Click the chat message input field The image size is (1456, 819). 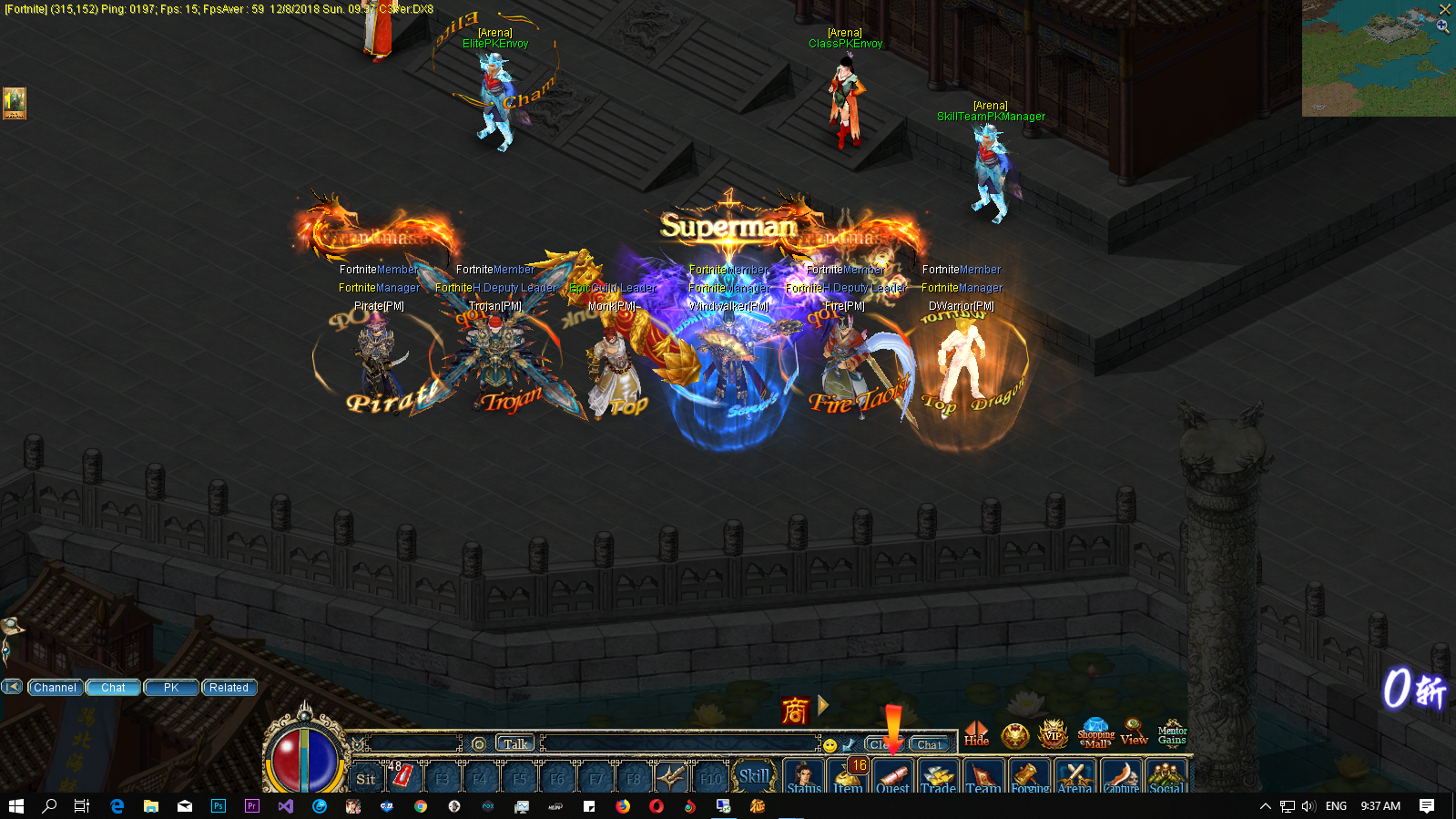(678, 744)
